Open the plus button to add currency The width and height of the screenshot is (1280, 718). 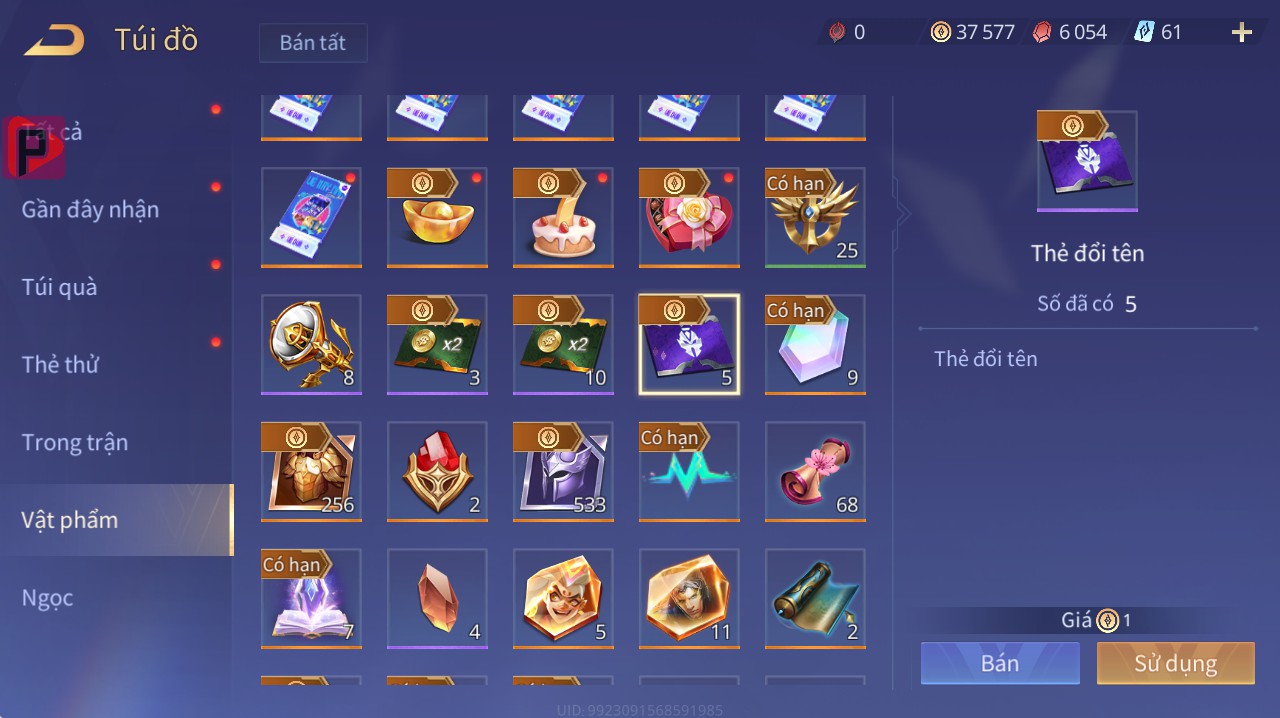[1241, 33]
